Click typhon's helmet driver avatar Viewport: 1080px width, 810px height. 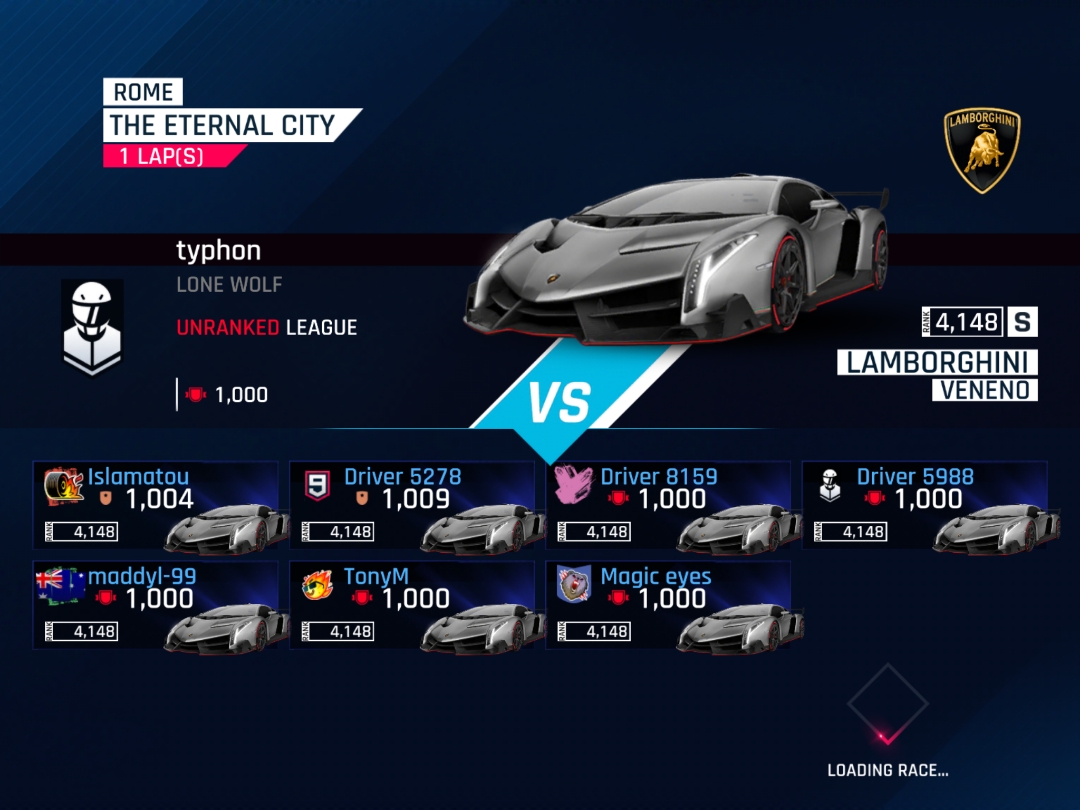pyautogui.click(x=92, y=326)
